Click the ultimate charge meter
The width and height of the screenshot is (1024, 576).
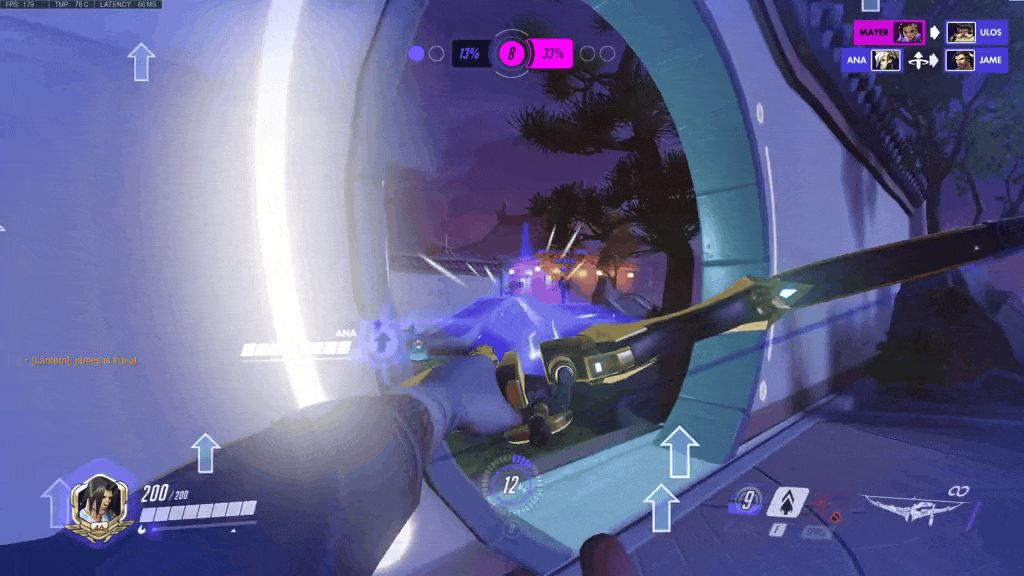click(x=512, y=487)
